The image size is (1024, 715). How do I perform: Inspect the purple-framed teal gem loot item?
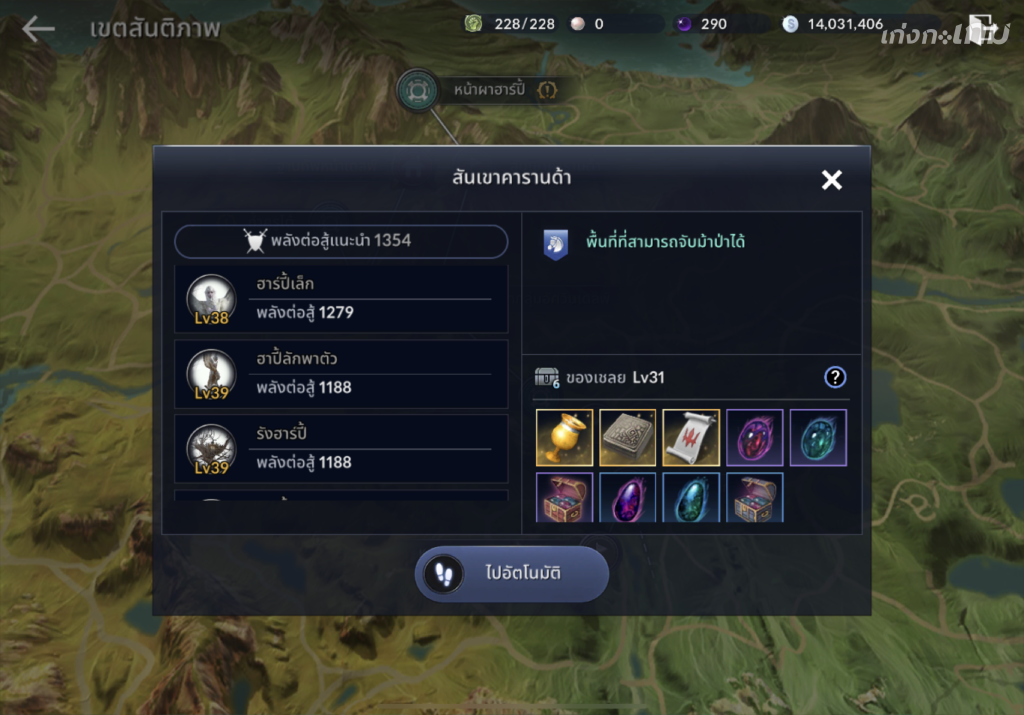click(x=818, y=437)
